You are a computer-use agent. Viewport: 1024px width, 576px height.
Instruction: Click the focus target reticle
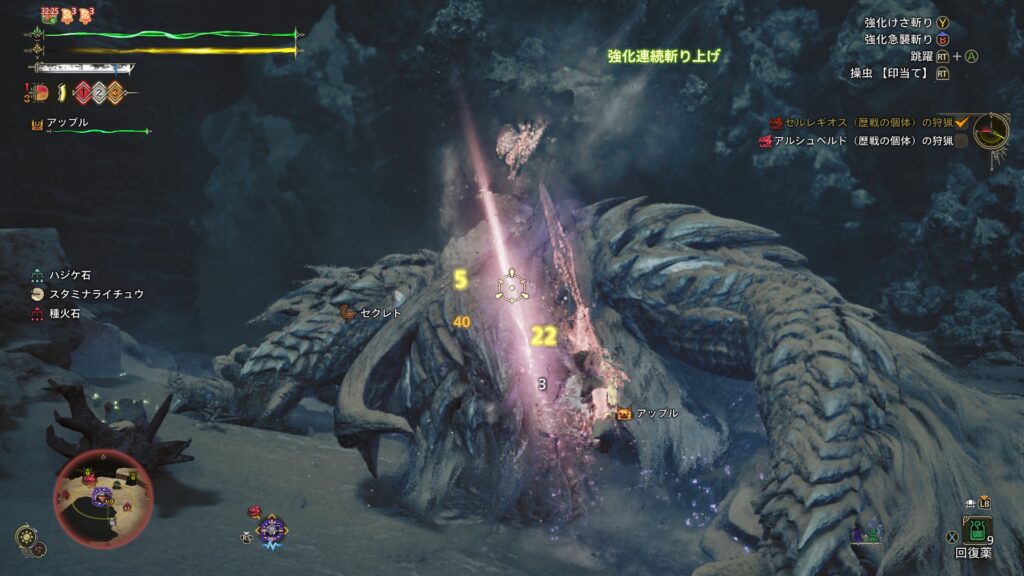(x=512, y=287)
